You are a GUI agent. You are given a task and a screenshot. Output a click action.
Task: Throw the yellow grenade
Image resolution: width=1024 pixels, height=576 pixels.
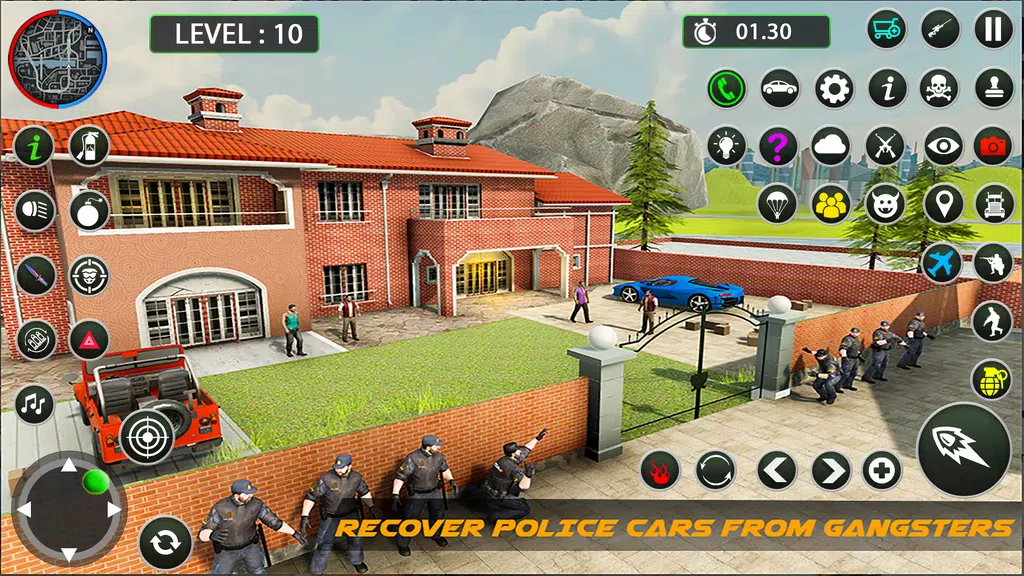991,379
